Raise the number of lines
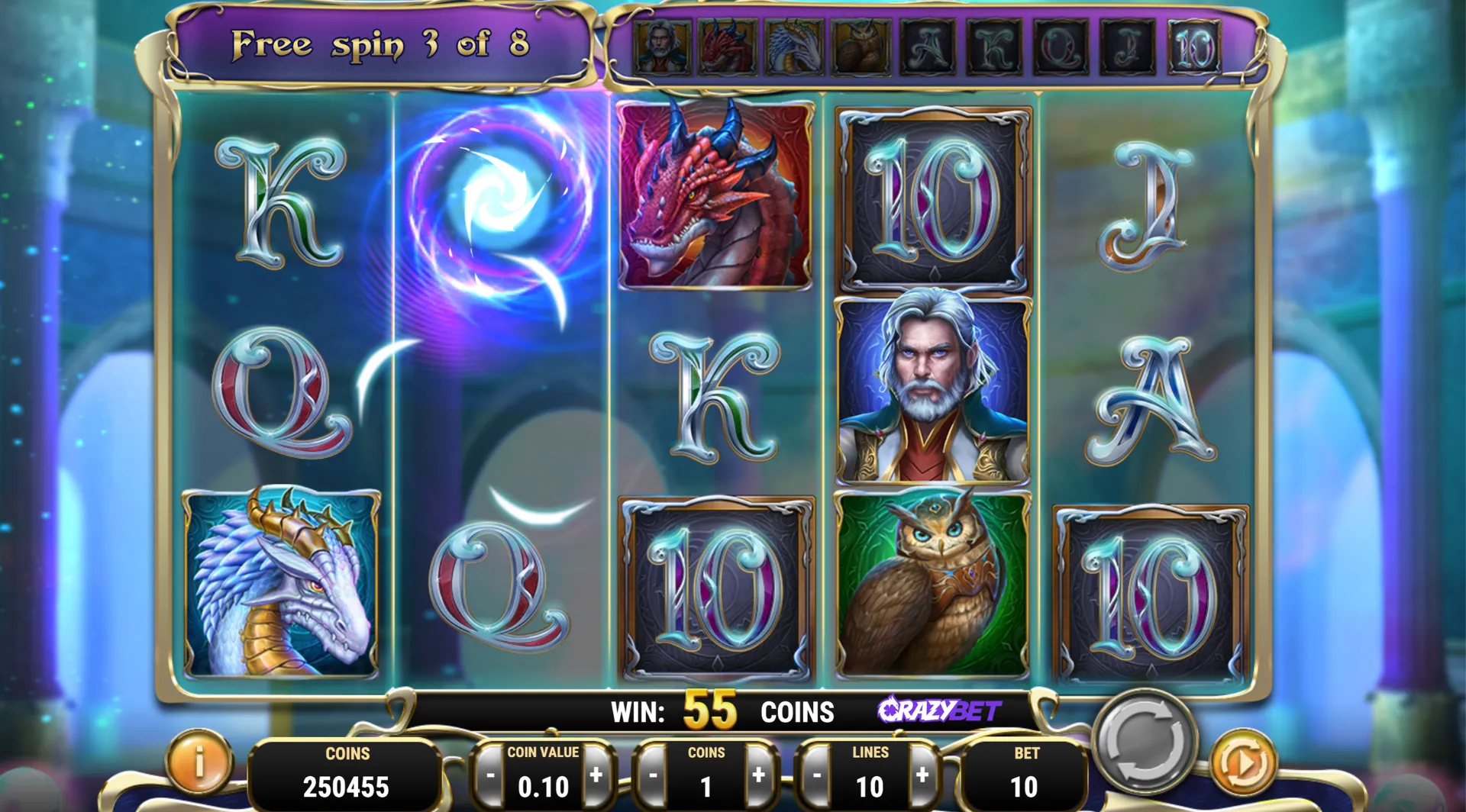1466x812 pixels. coord(922,775)
